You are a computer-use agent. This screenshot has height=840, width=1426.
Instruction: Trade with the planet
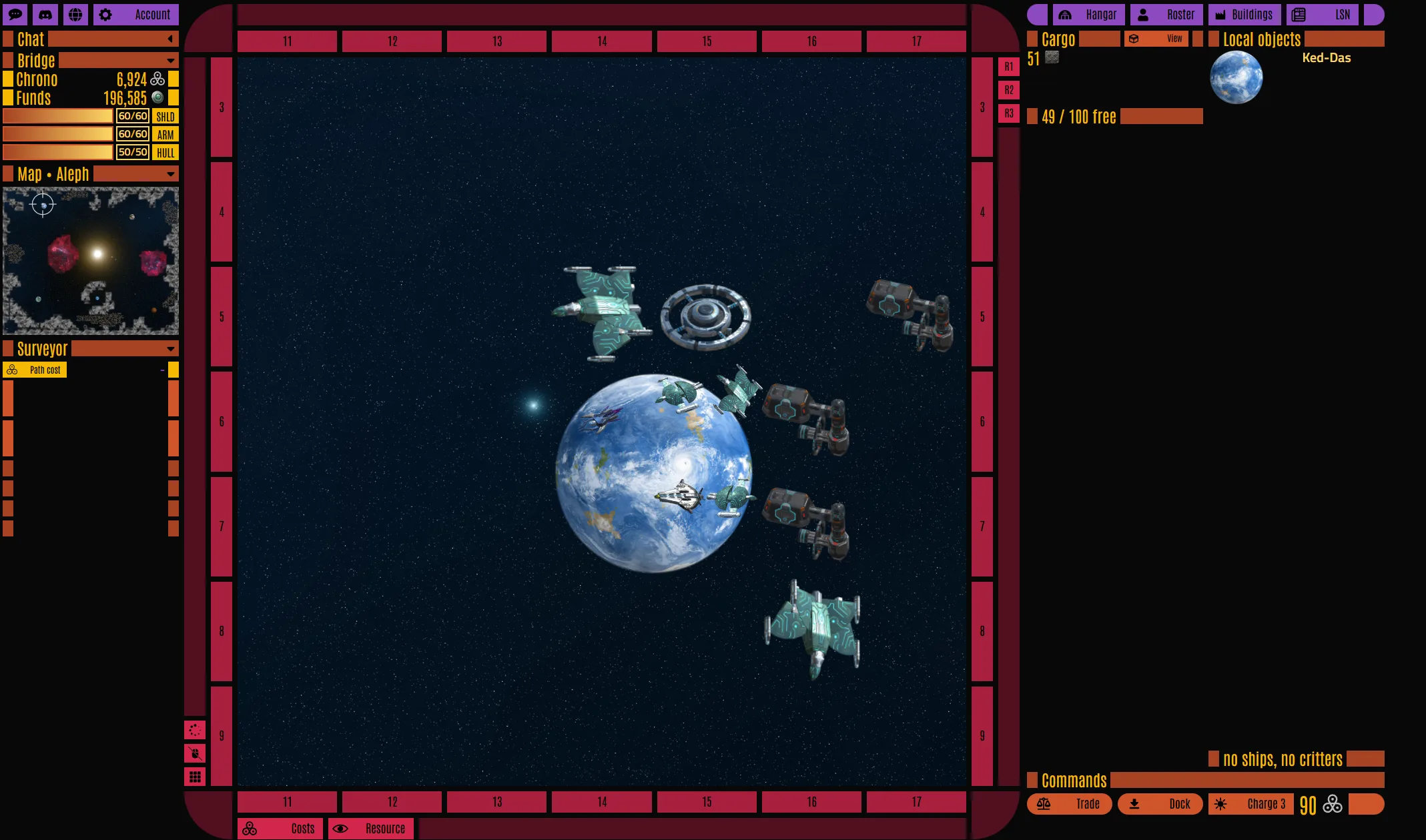point(1070,804)
